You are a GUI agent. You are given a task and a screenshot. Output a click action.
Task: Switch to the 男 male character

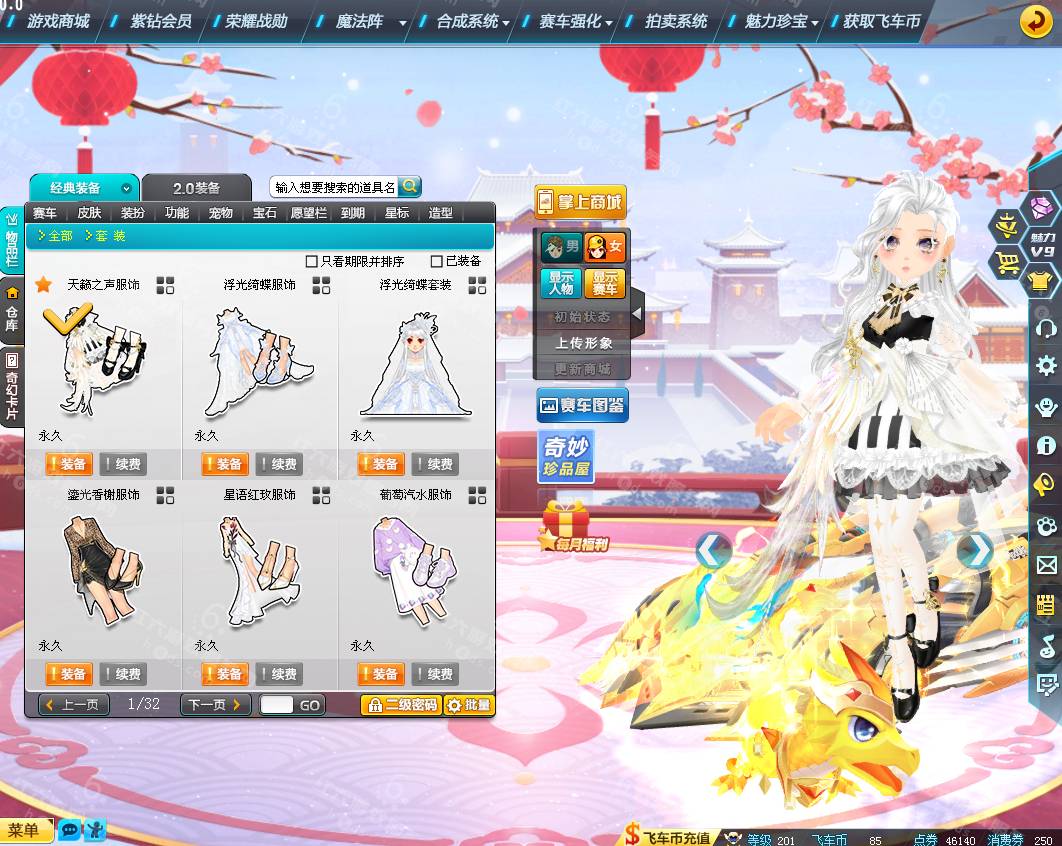pyautogui.click(x=560, y=246)
